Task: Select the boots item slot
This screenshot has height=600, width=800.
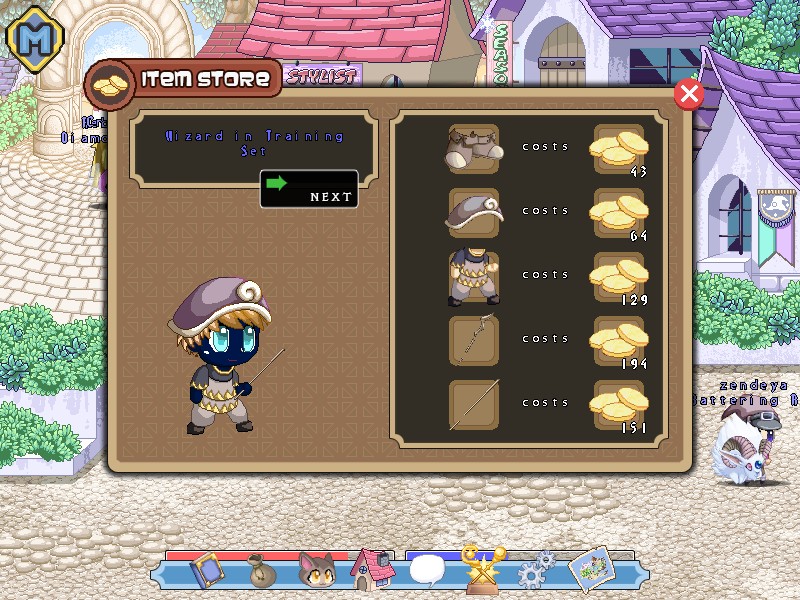Action: coord(473,149)
